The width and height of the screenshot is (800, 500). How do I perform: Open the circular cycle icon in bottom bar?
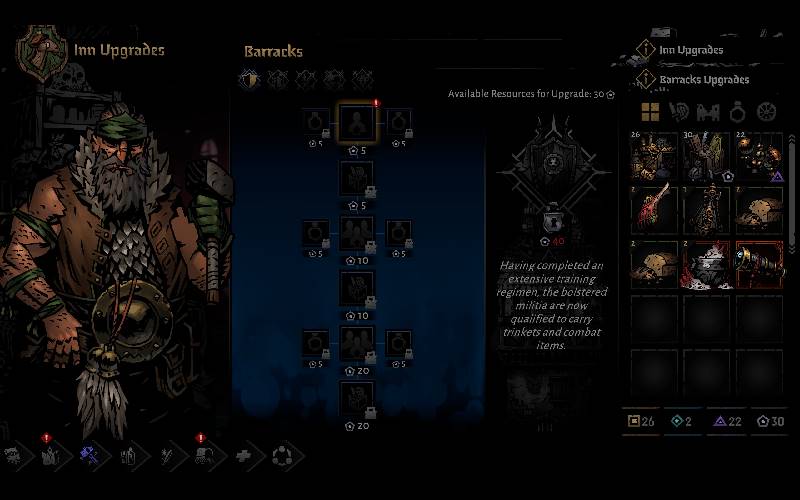(x=281, y=456)
